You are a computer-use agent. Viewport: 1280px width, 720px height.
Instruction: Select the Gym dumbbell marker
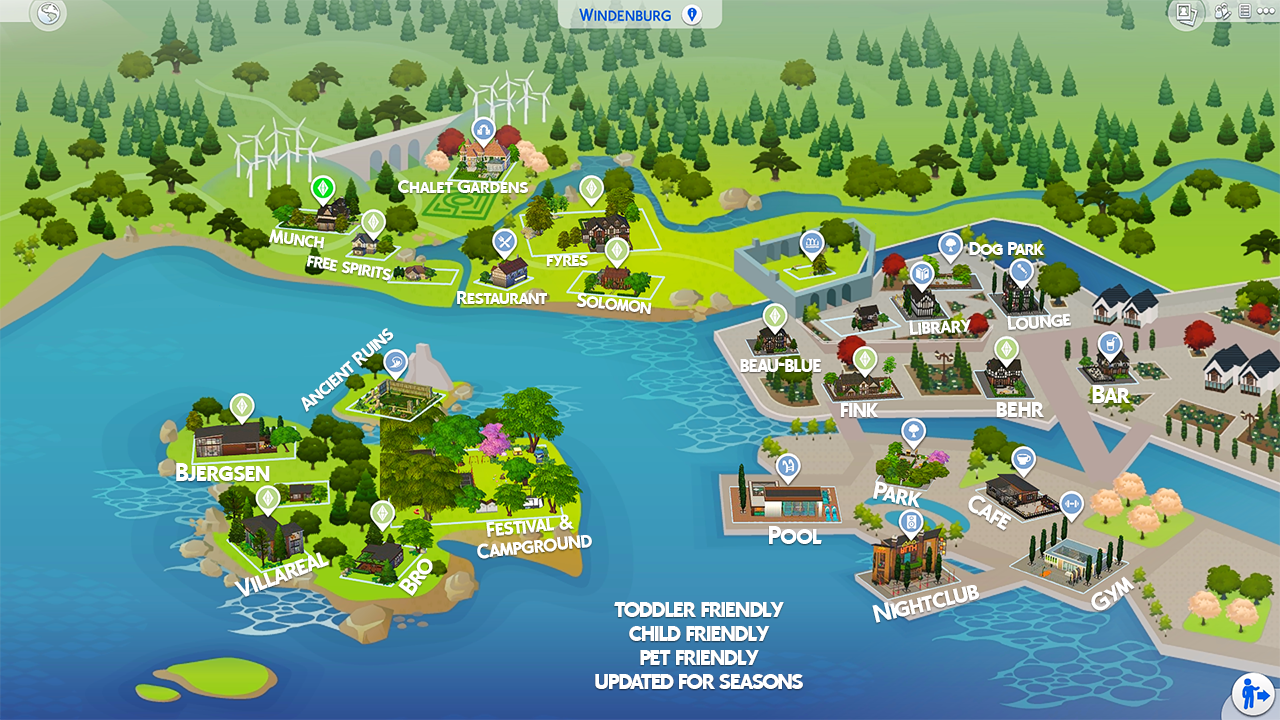coord(1071,503)
